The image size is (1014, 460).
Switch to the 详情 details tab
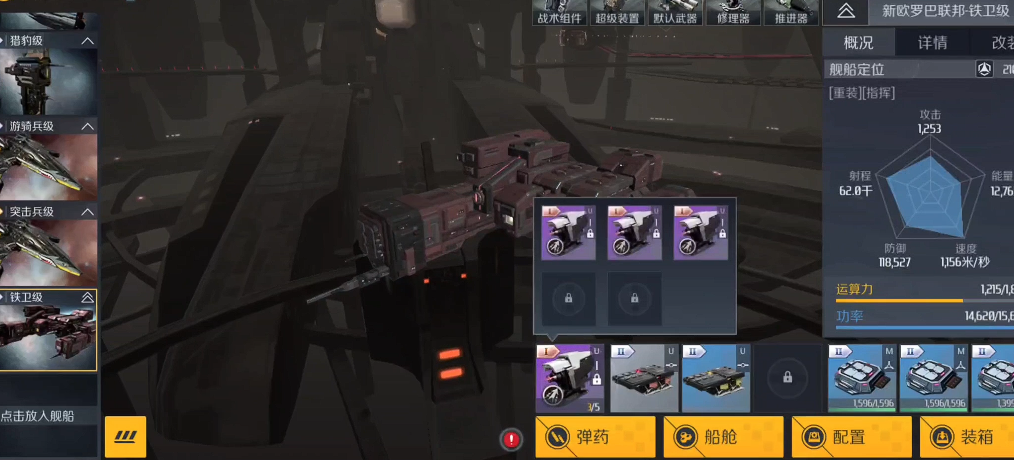coord(932,42)
